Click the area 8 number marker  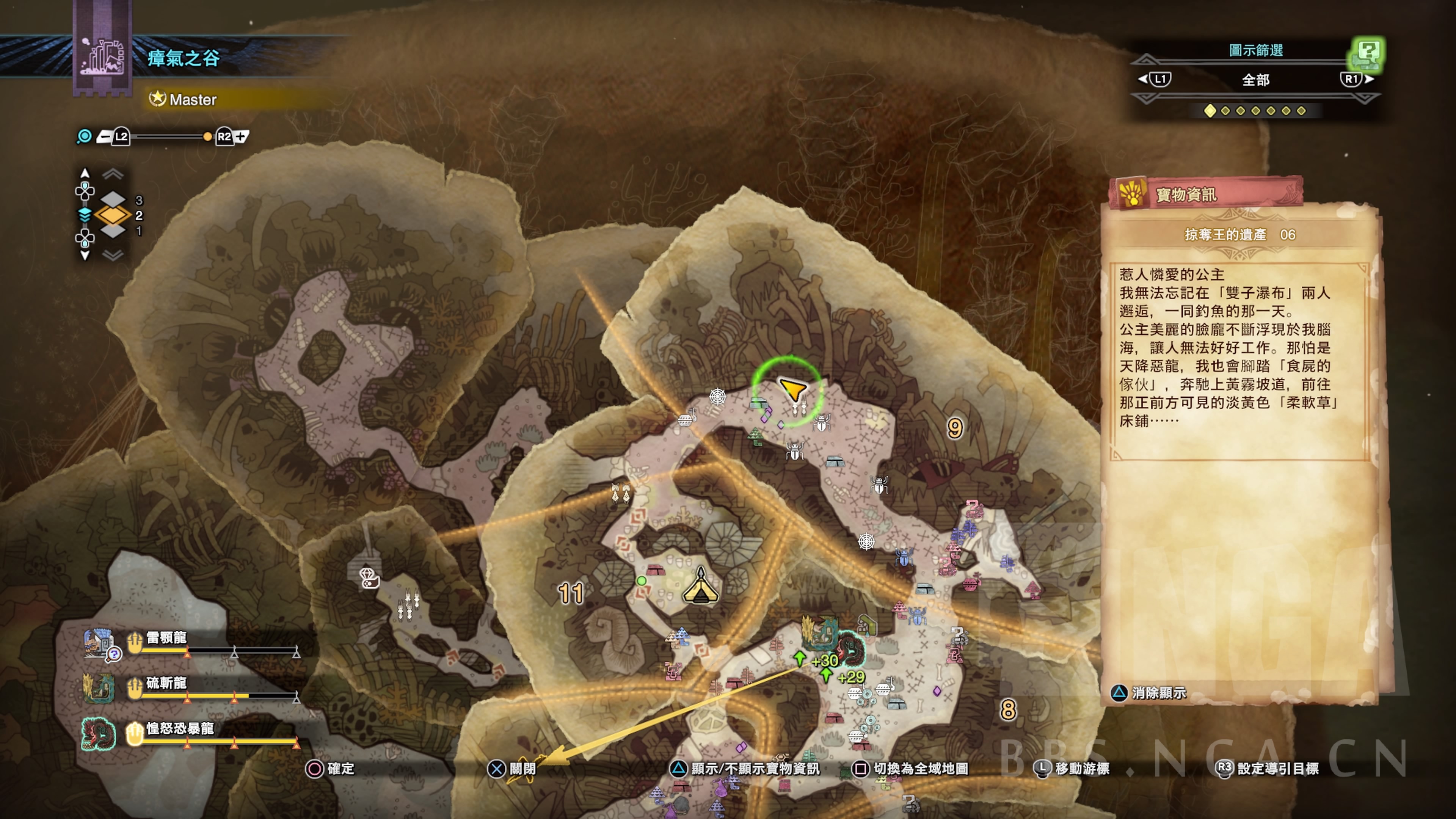pos(1008,710)
